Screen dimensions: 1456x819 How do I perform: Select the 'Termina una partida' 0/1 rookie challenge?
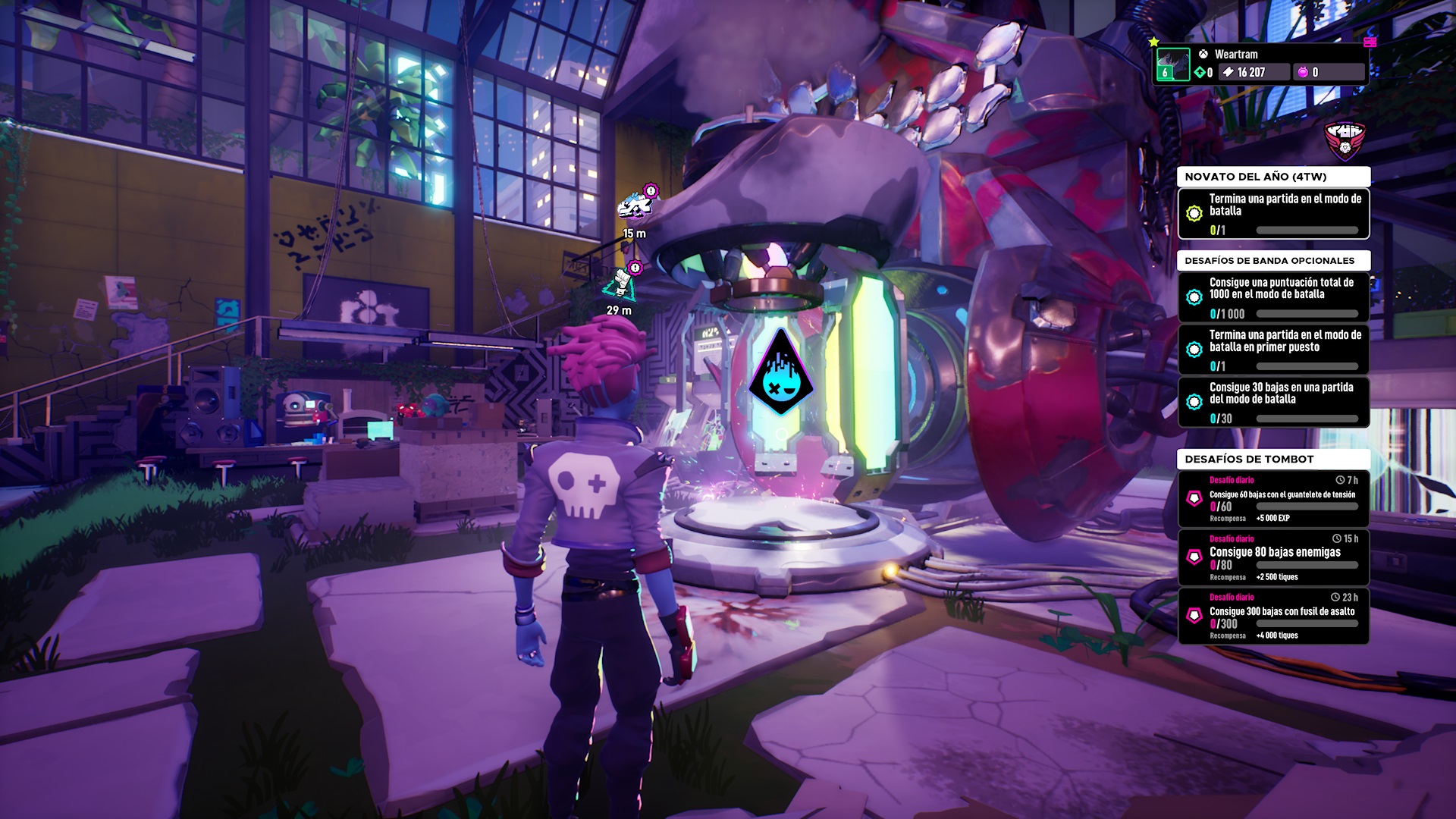(x=1273, y=214)
